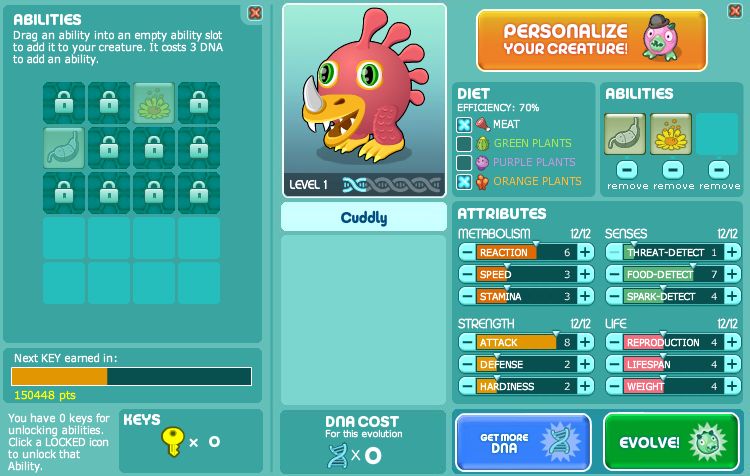Open Personalize Your Creature
Image resolution: width=750 pixels, height=476 pixels.
pos(591,40)
